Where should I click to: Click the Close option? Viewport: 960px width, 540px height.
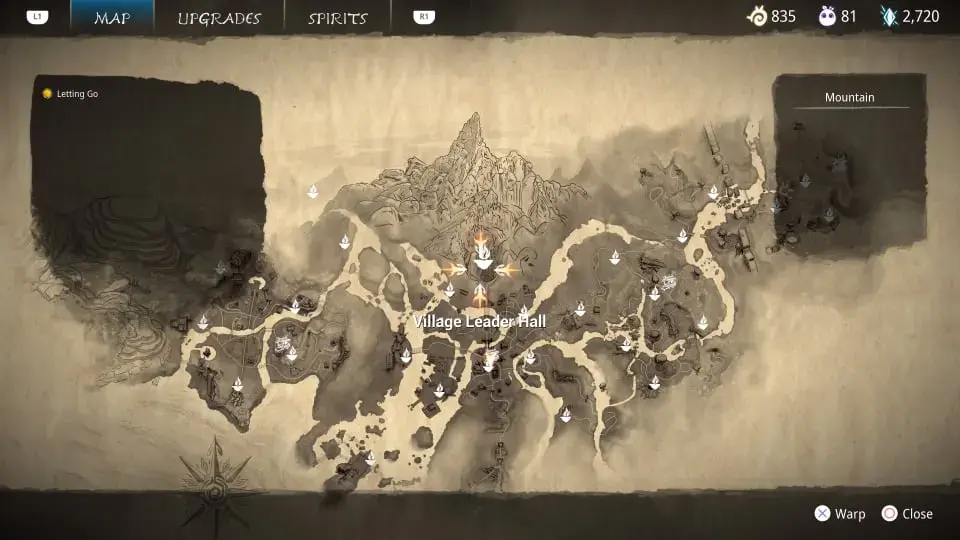coord(907,514)
